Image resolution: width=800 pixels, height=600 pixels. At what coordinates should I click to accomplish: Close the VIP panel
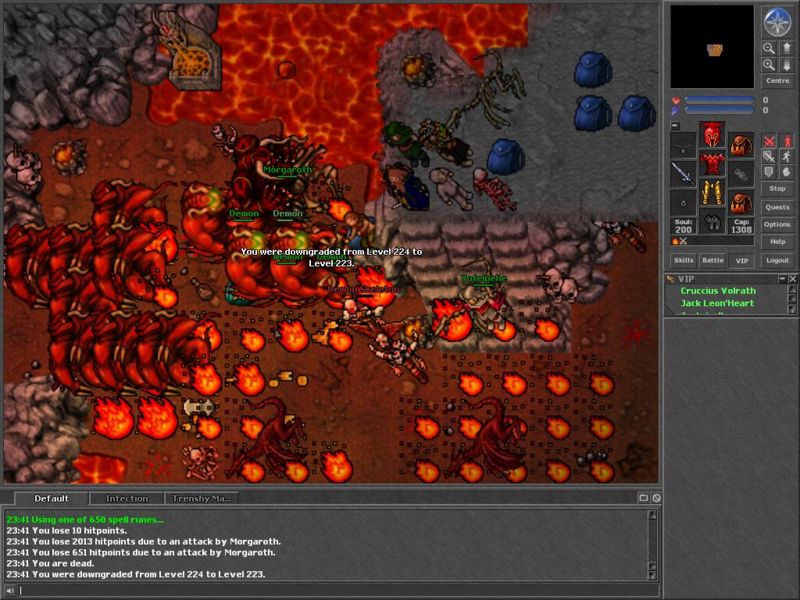793,279
